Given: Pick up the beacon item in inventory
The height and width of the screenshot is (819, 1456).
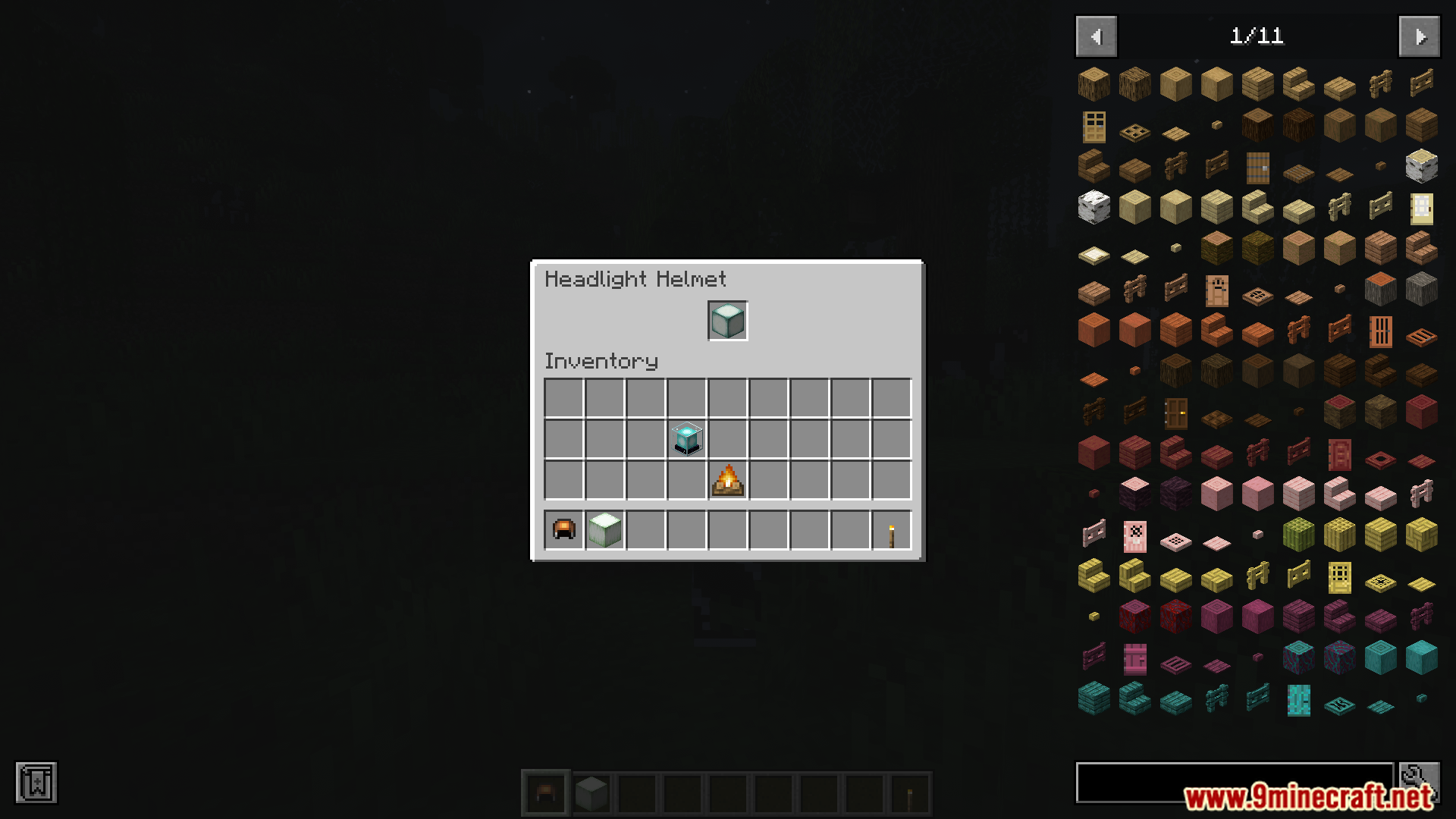Looking at the screenshot, I should 687,439.
